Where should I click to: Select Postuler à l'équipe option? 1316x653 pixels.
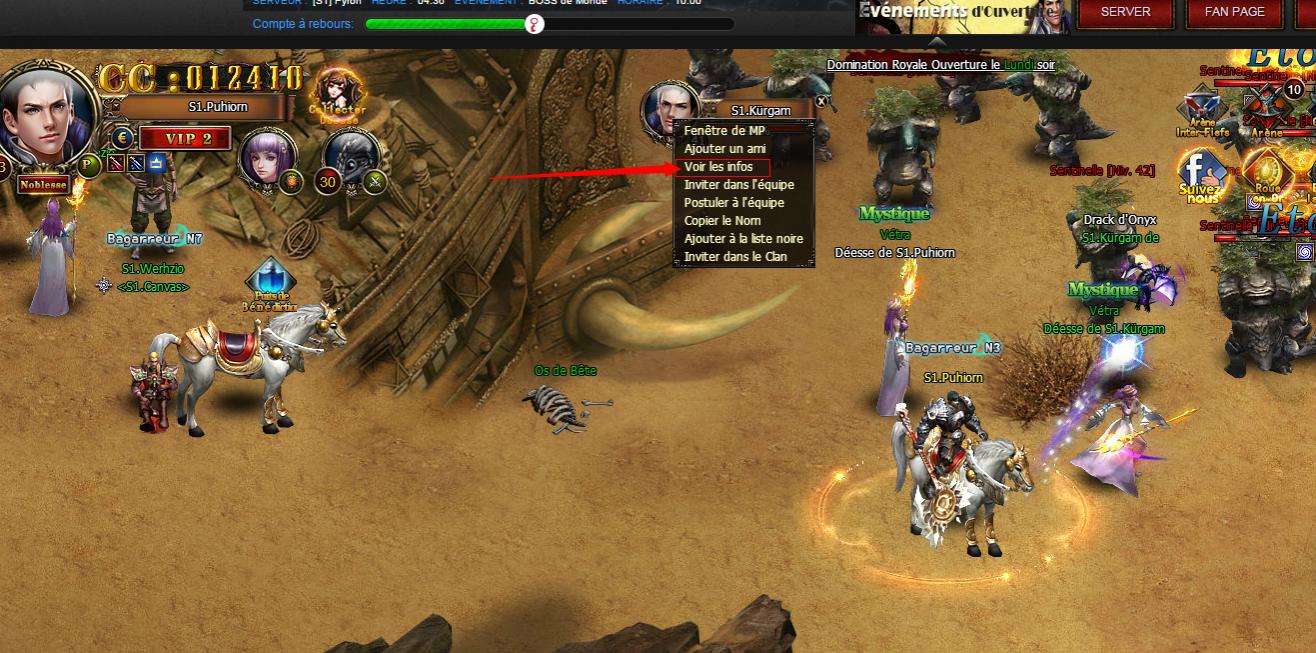[x=734, y=203]
